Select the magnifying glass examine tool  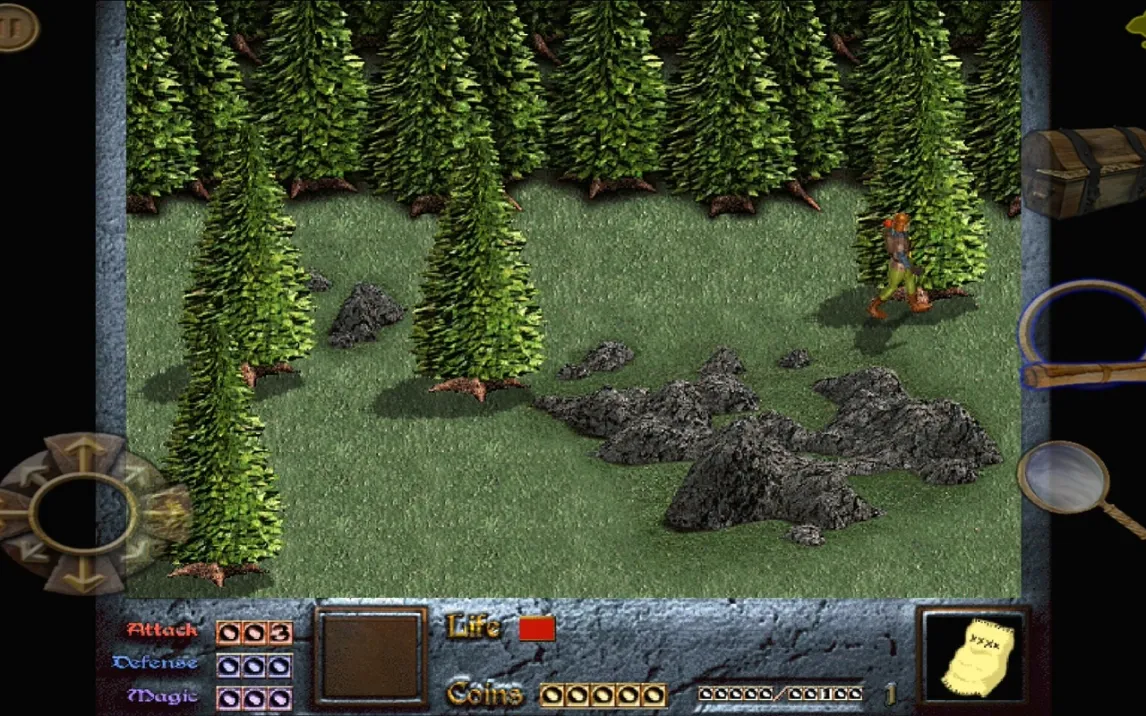1066,479
